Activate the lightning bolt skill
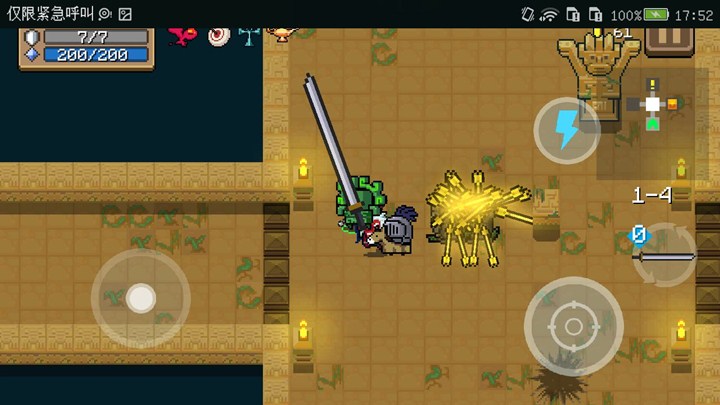 [566, 130]
